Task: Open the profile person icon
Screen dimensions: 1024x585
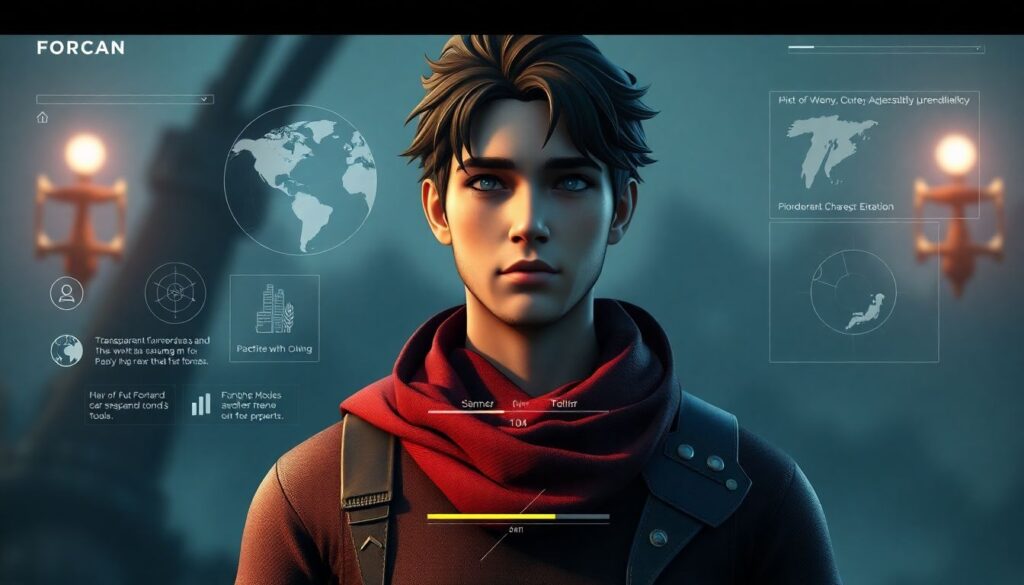Action: (66, 293)
